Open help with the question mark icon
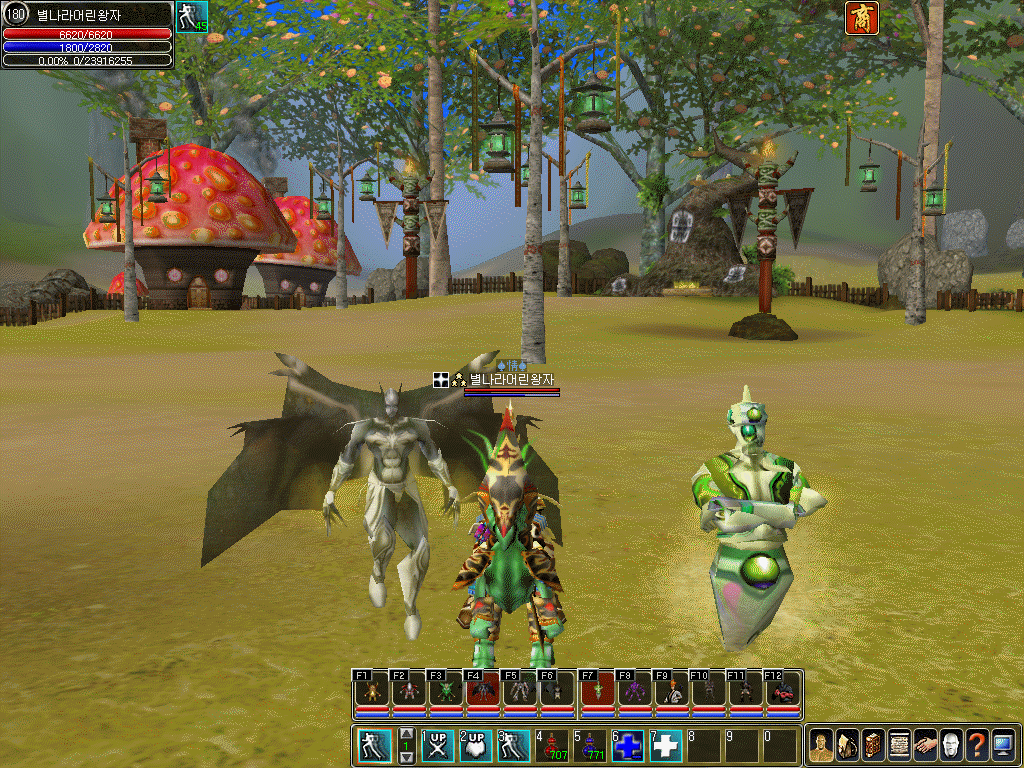Image resolution: width=1024 pixels, height=768 pixels. click(x=977, y=745)
